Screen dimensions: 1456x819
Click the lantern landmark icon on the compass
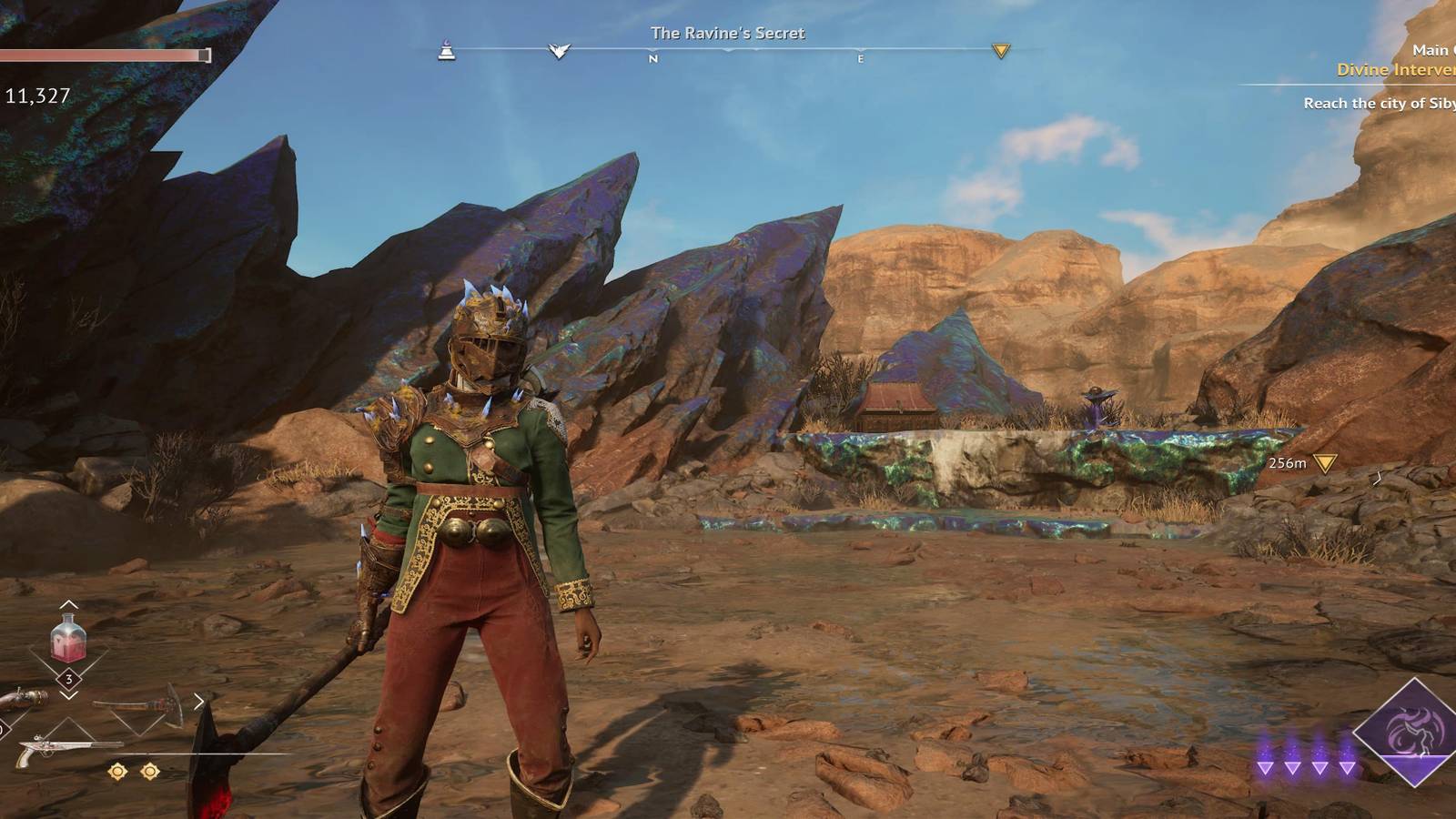tap(445, 51)
